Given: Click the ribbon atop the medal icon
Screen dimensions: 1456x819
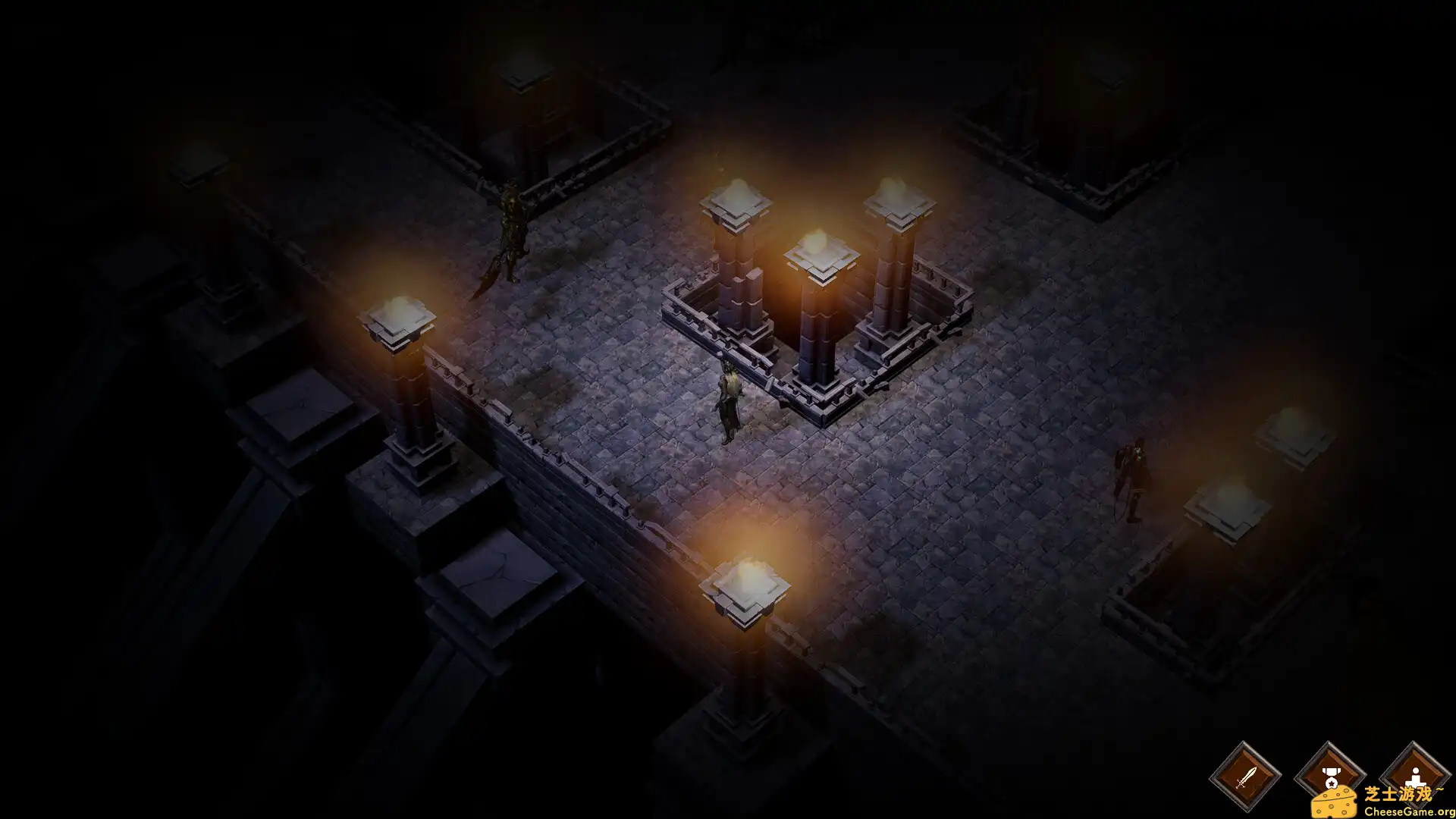Looking at the screenshot, I should tap(1330, 769).
